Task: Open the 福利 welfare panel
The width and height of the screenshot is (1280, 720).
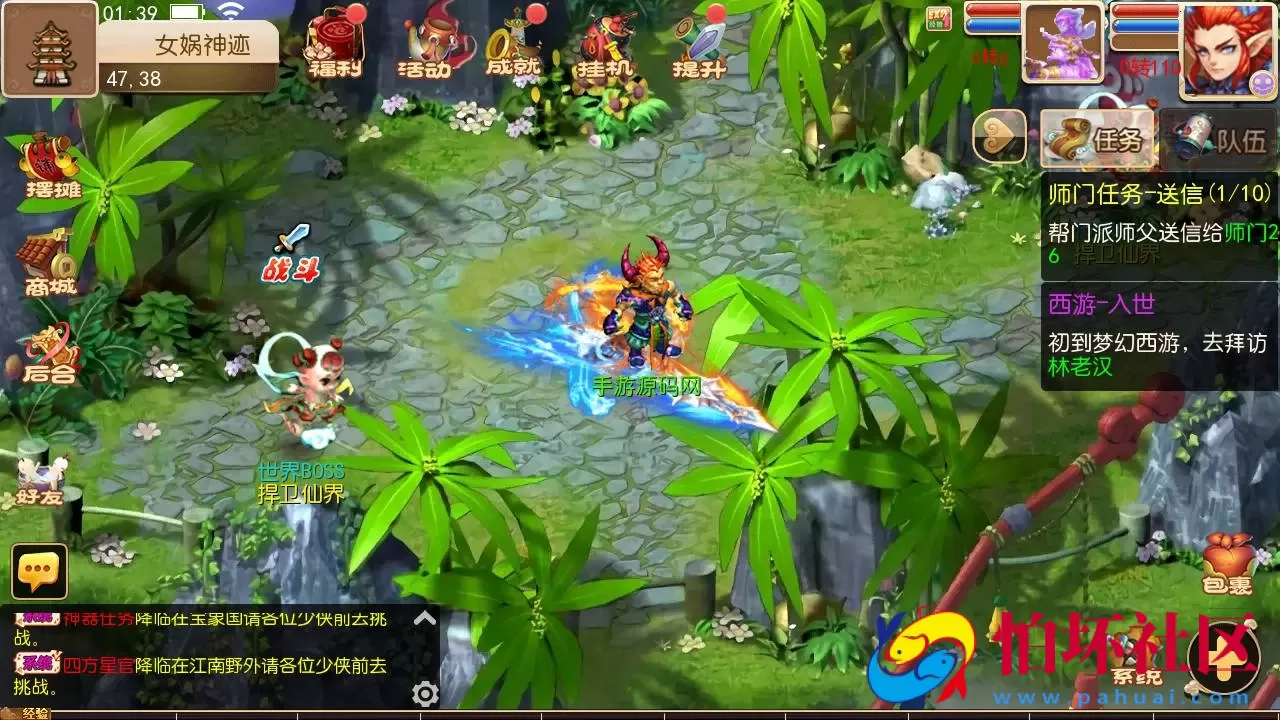Action: pyautogui.click(x=335, y=45)
